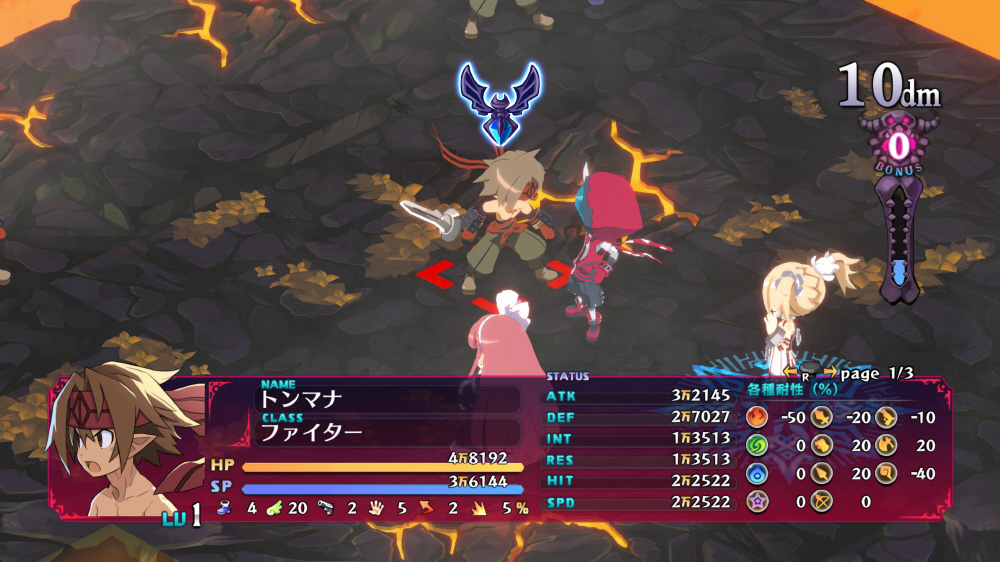Click the pistol range stat icon
The width and height of the screenshot is (1000, 562).
click(326, 508)
